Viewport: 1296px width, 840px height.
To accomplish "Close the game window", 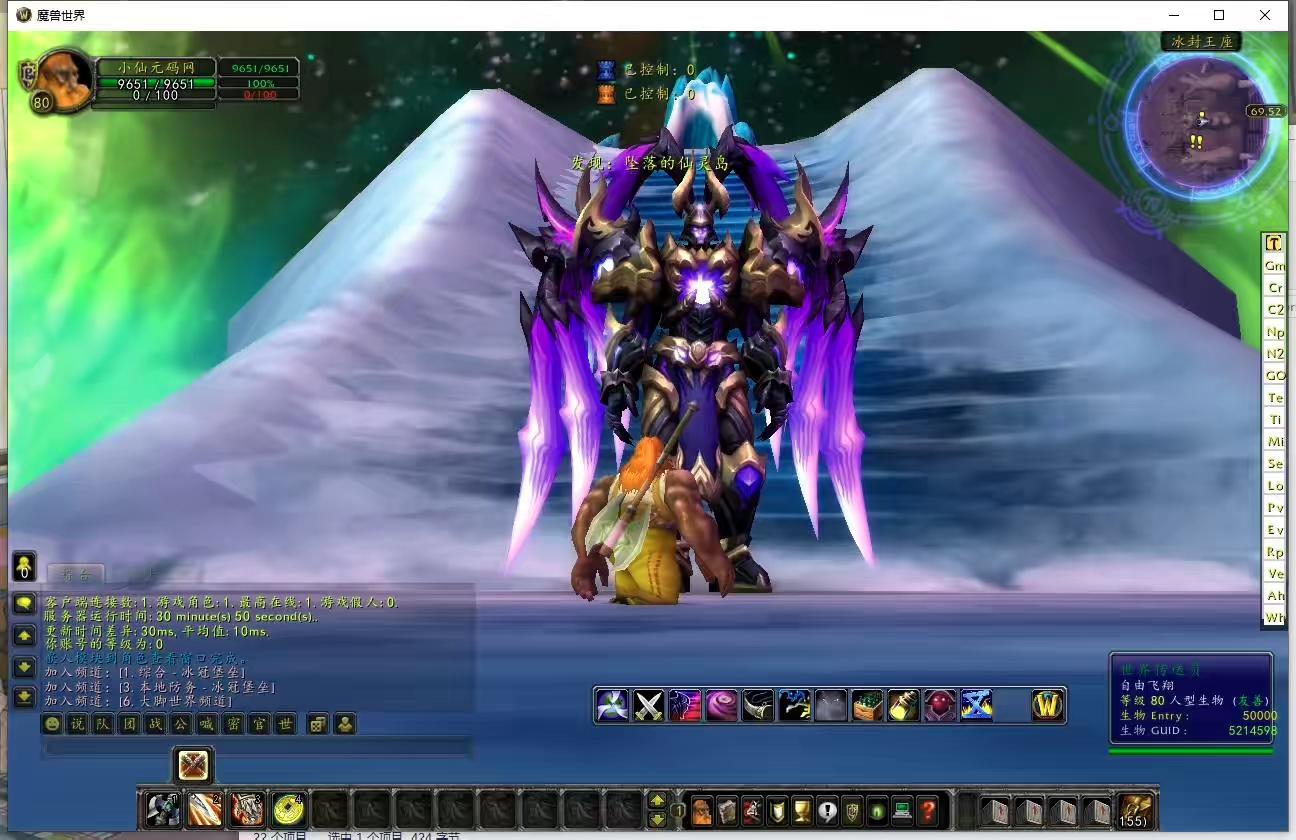I will 1265,15.
